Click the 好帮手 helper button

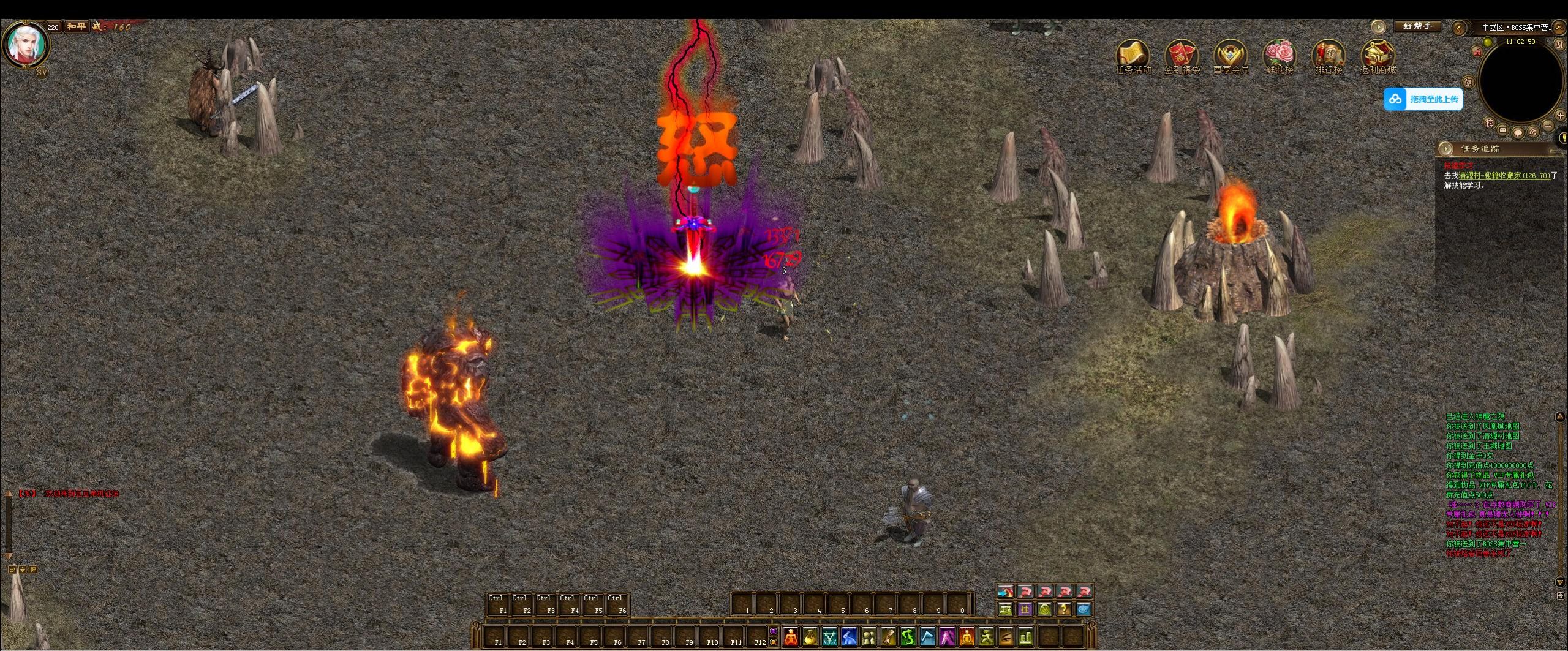pos(1417,26)
